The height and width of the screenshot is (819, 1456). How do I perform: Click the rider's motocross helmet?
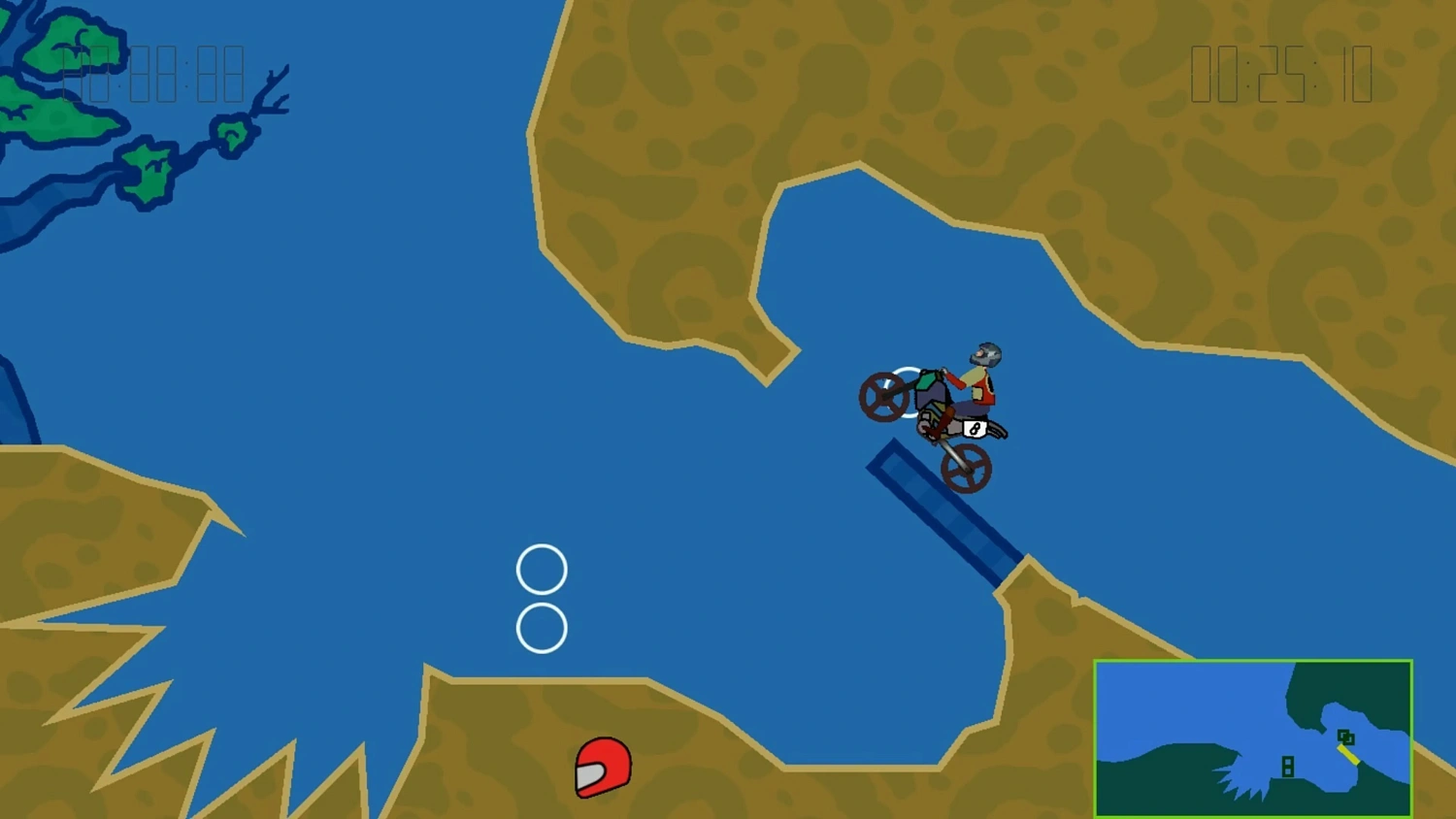tap(986, 352)
